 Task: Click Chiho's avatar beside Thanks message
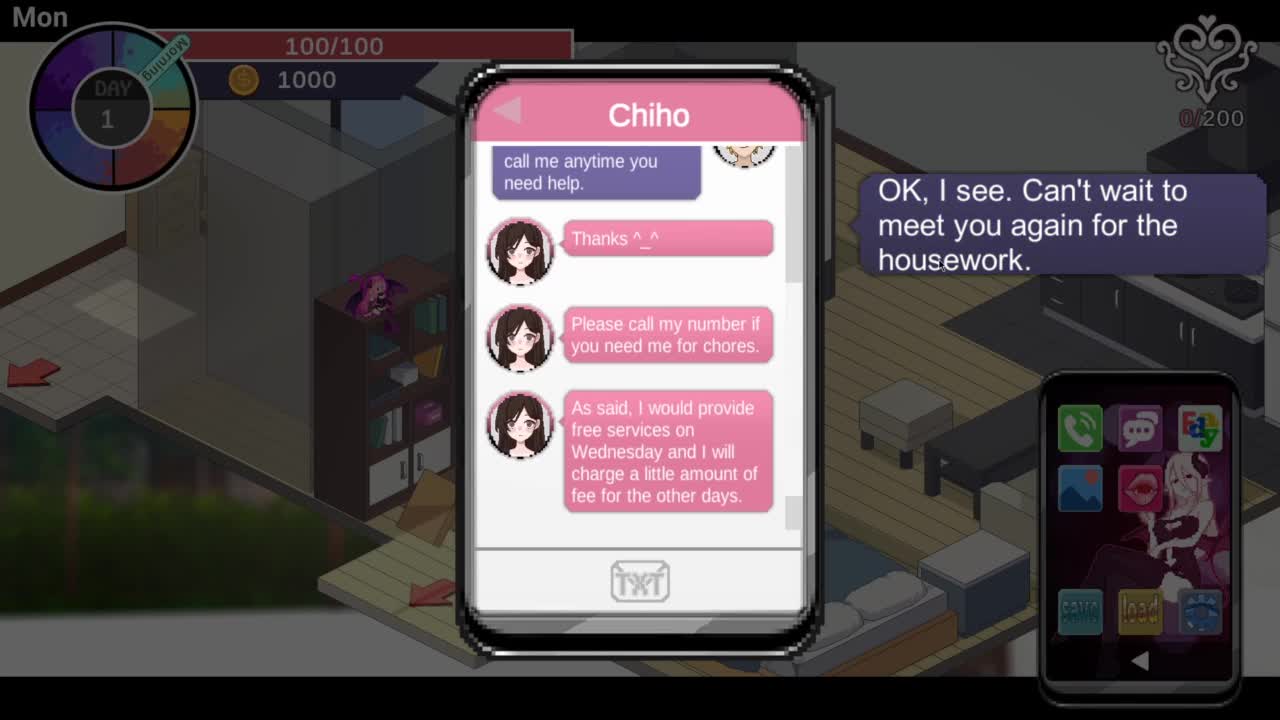click(x=520, y=251)
